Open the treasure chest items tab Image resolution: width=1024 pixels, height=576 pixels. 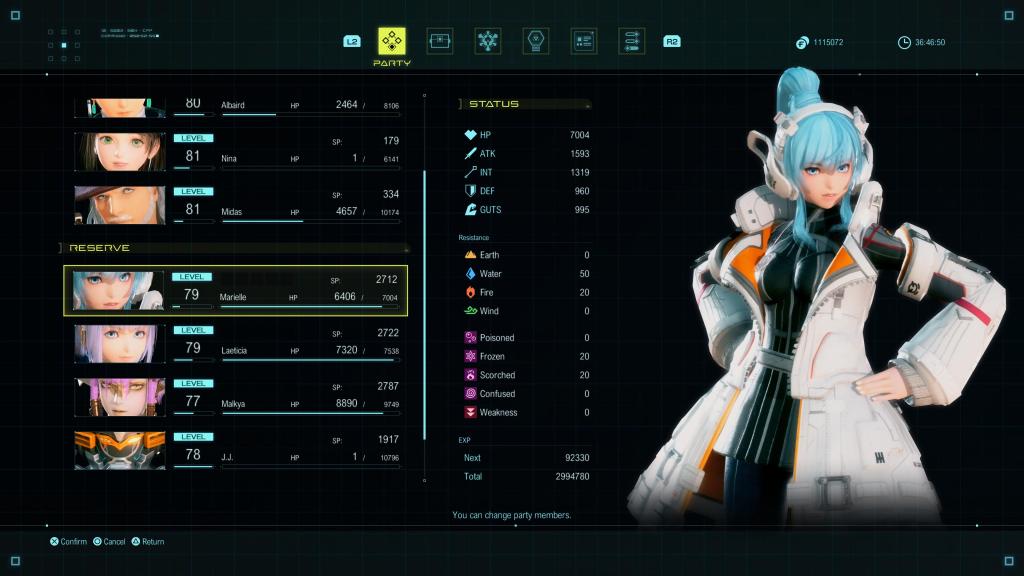coord(440,41)
